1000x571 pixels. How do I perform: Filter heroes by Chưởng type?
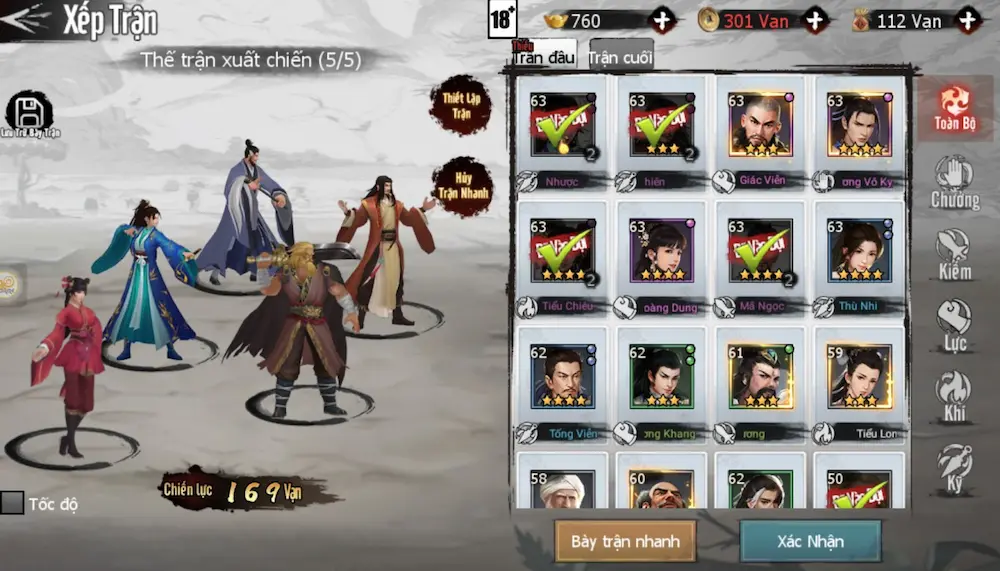pos(954,182)
